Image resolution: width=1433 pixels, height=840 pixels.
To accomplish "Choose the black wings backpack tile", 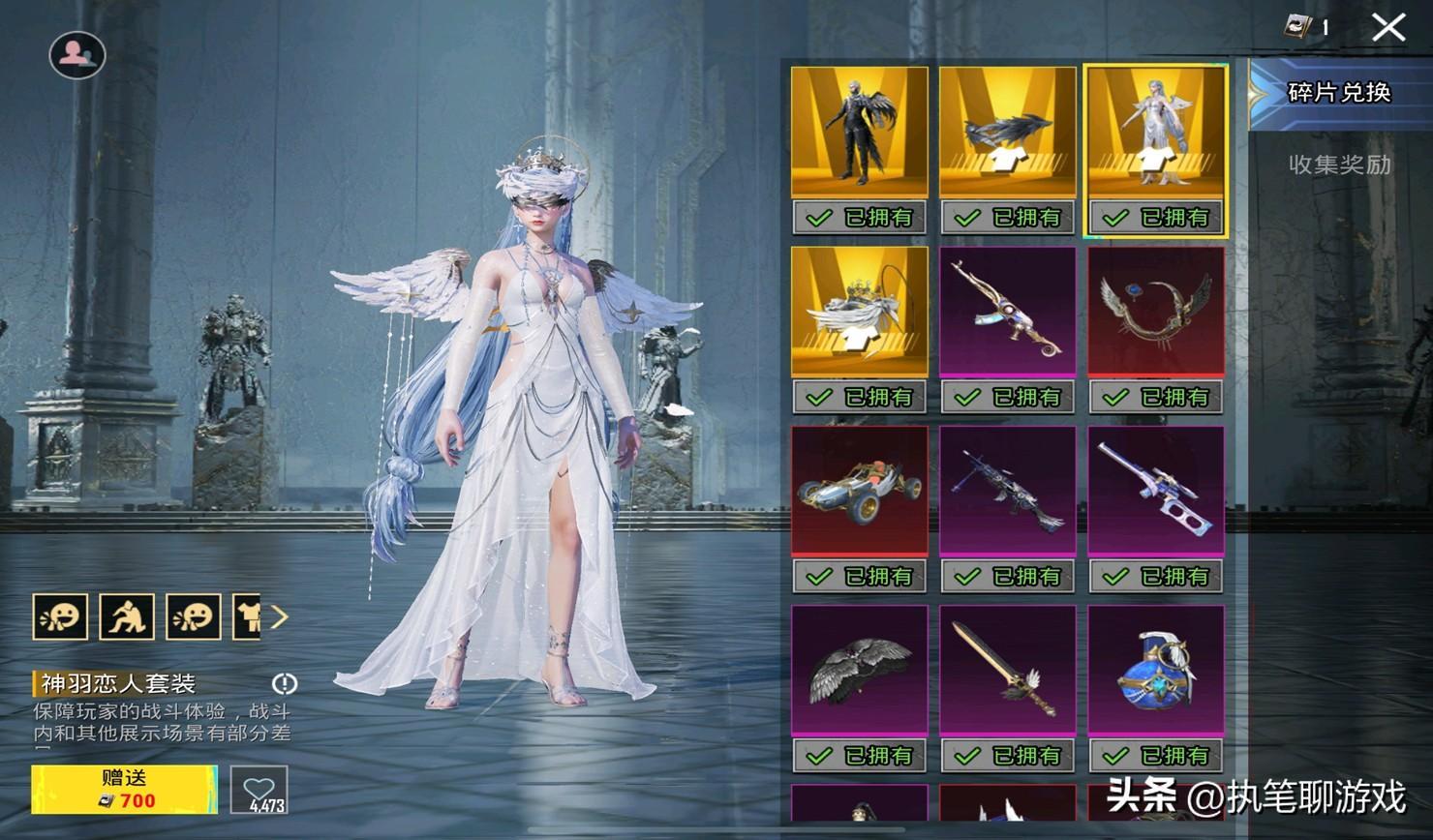I will (859, 670).
